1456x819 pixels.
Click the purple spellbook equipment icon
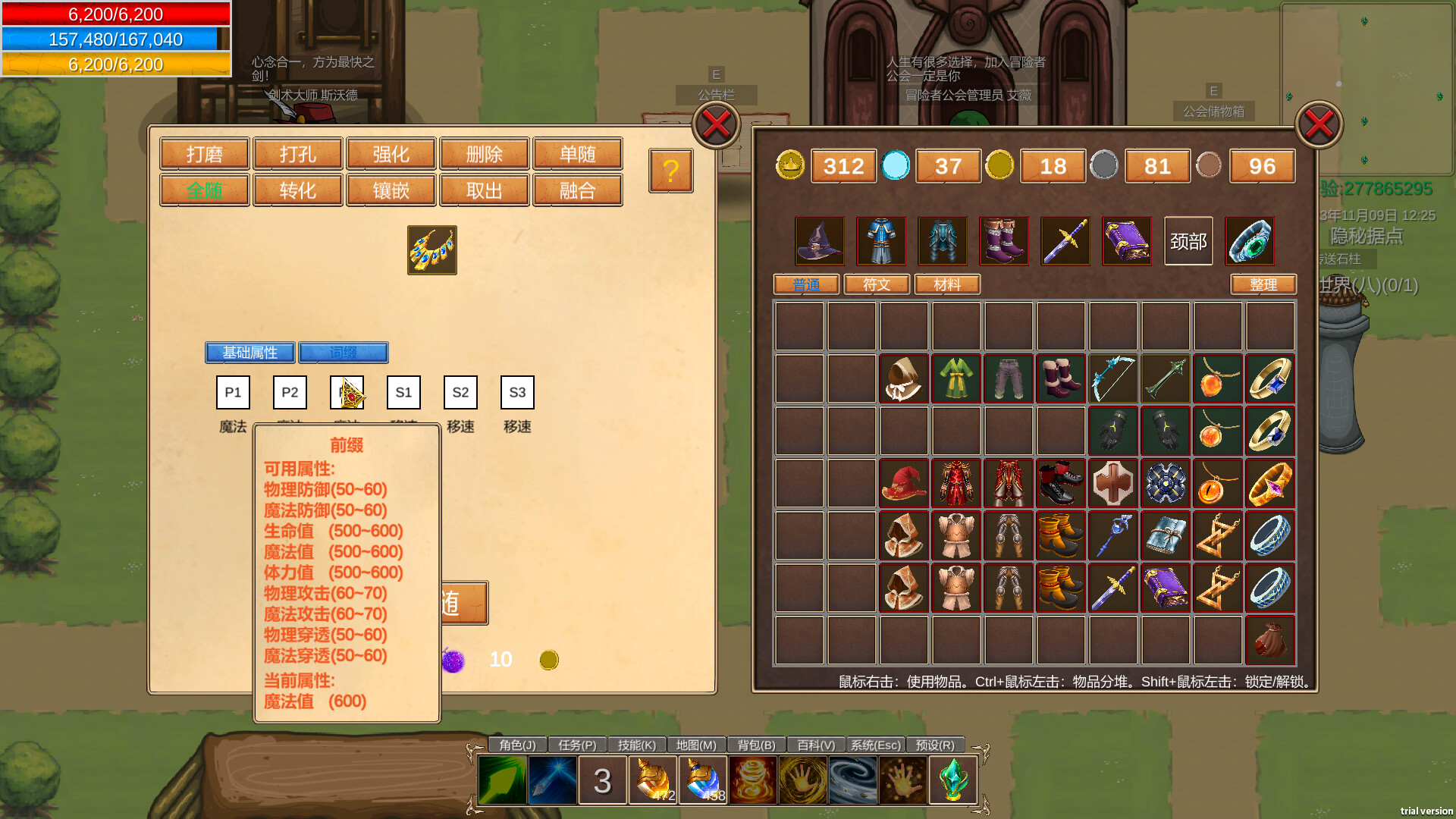1126,241
